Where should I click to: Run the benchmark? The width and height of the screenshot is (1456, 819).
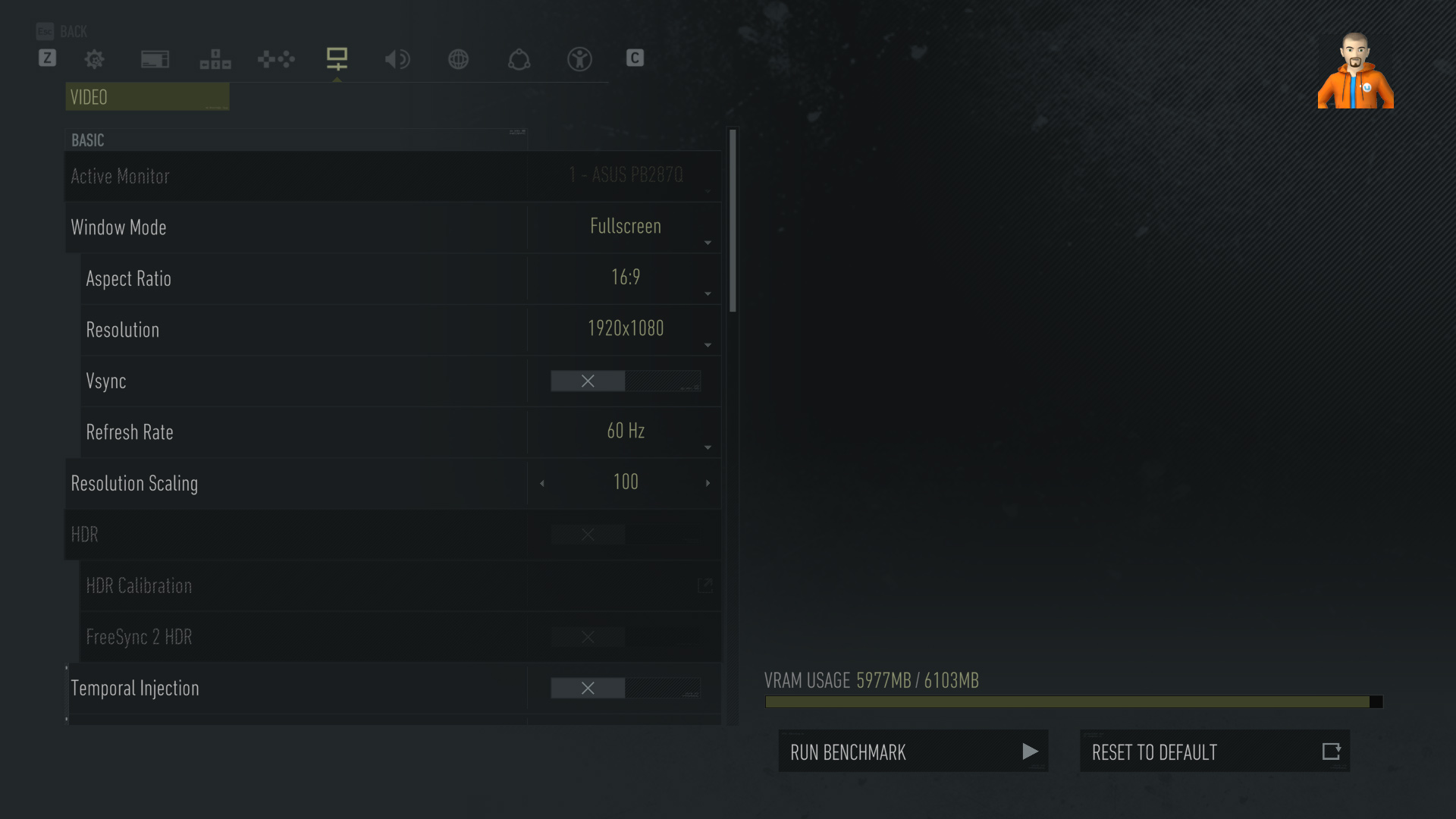point(913,752)
